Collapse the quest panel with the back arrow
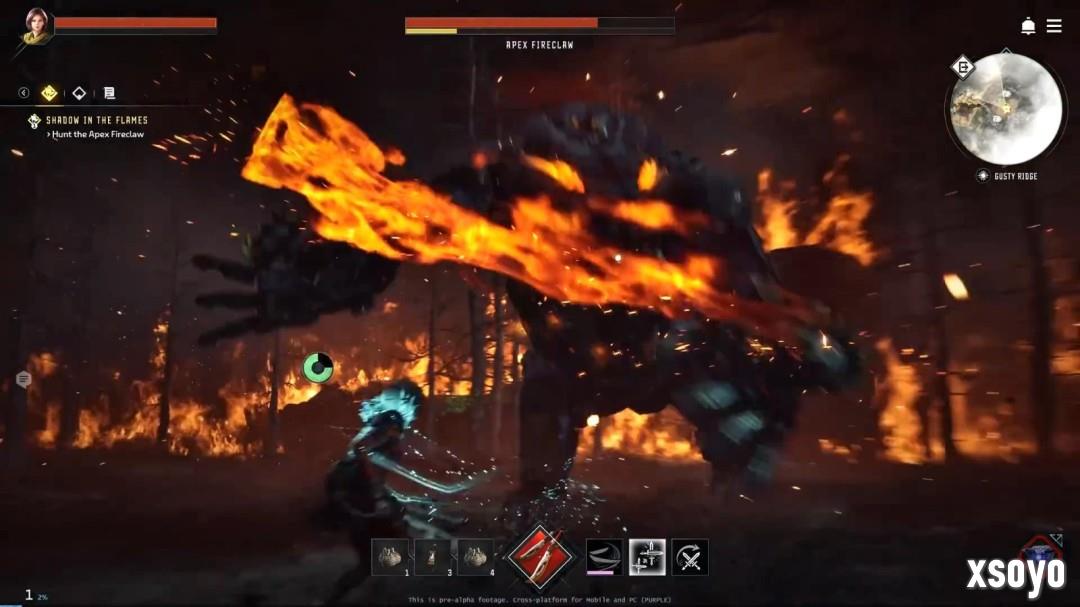 click(x=24, y=93)
